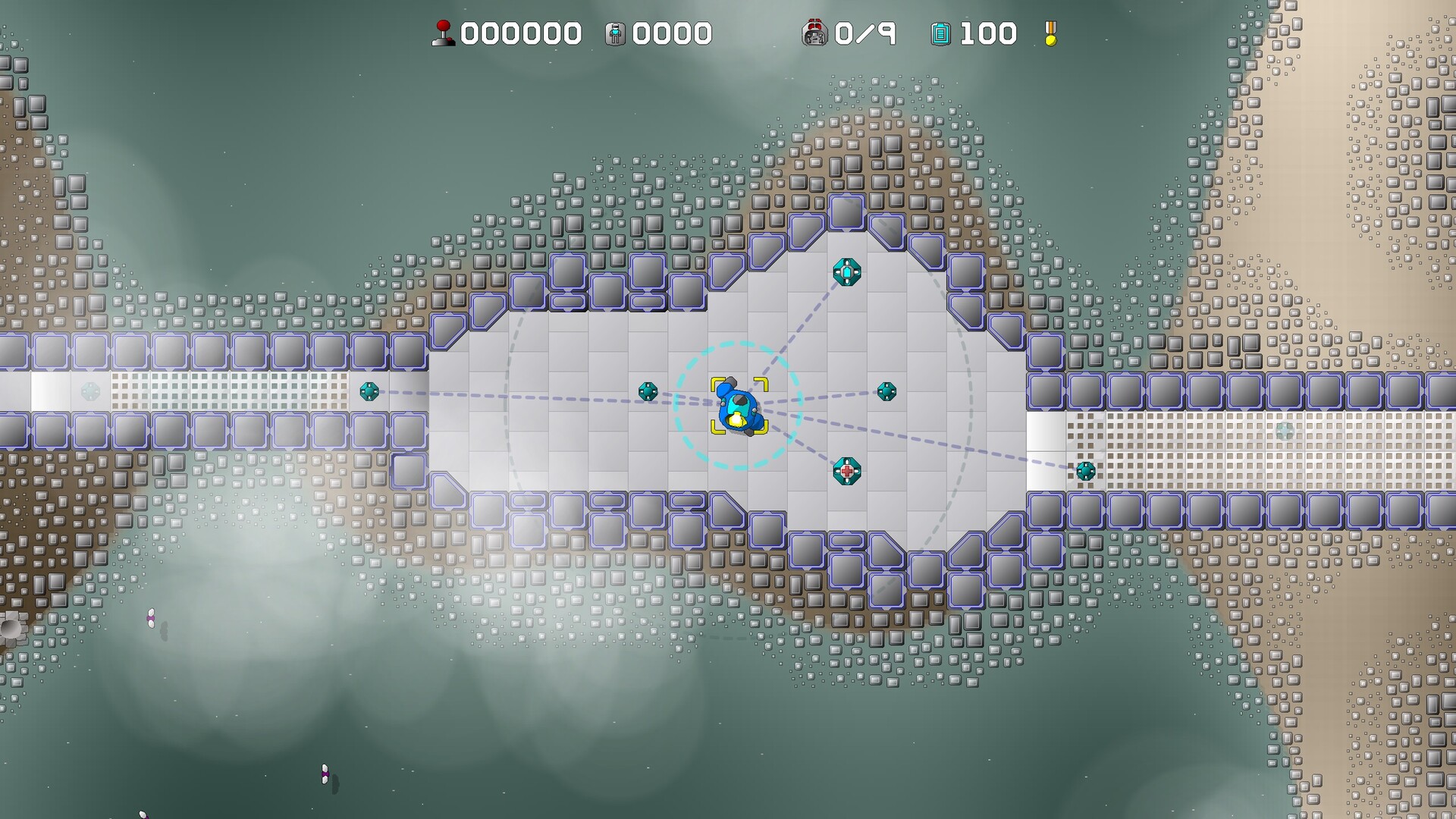Click the battery icon showing 100 energy
Viewport: 1456px width, 819px height.
coord(942,33)
